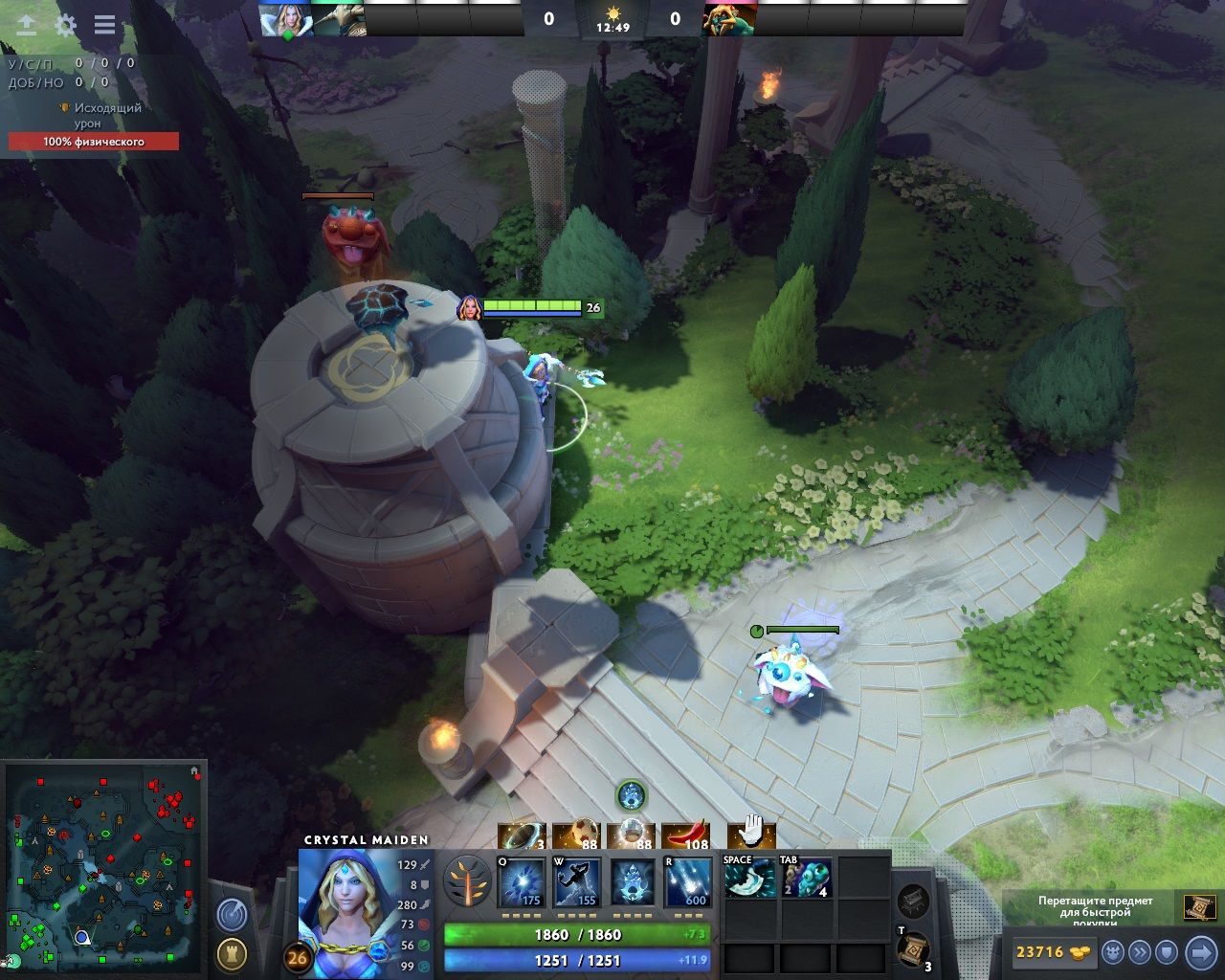The height and width of the screenshot is (980, 1225).
Task: Use the item in the TAB slot
Action: 806,878
